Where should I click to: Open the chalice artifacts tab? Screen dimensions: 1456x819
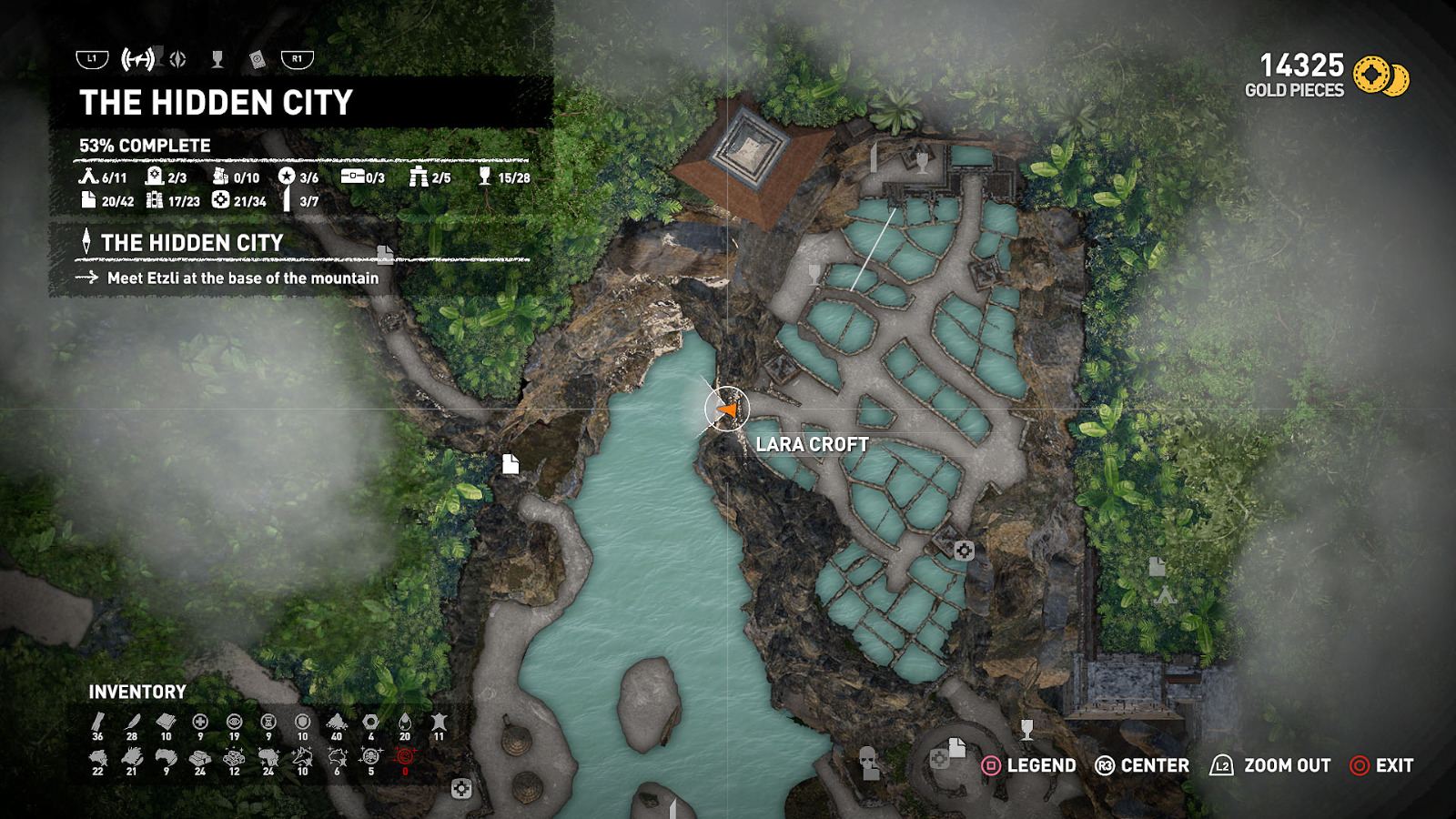click(x=217, y=60)
